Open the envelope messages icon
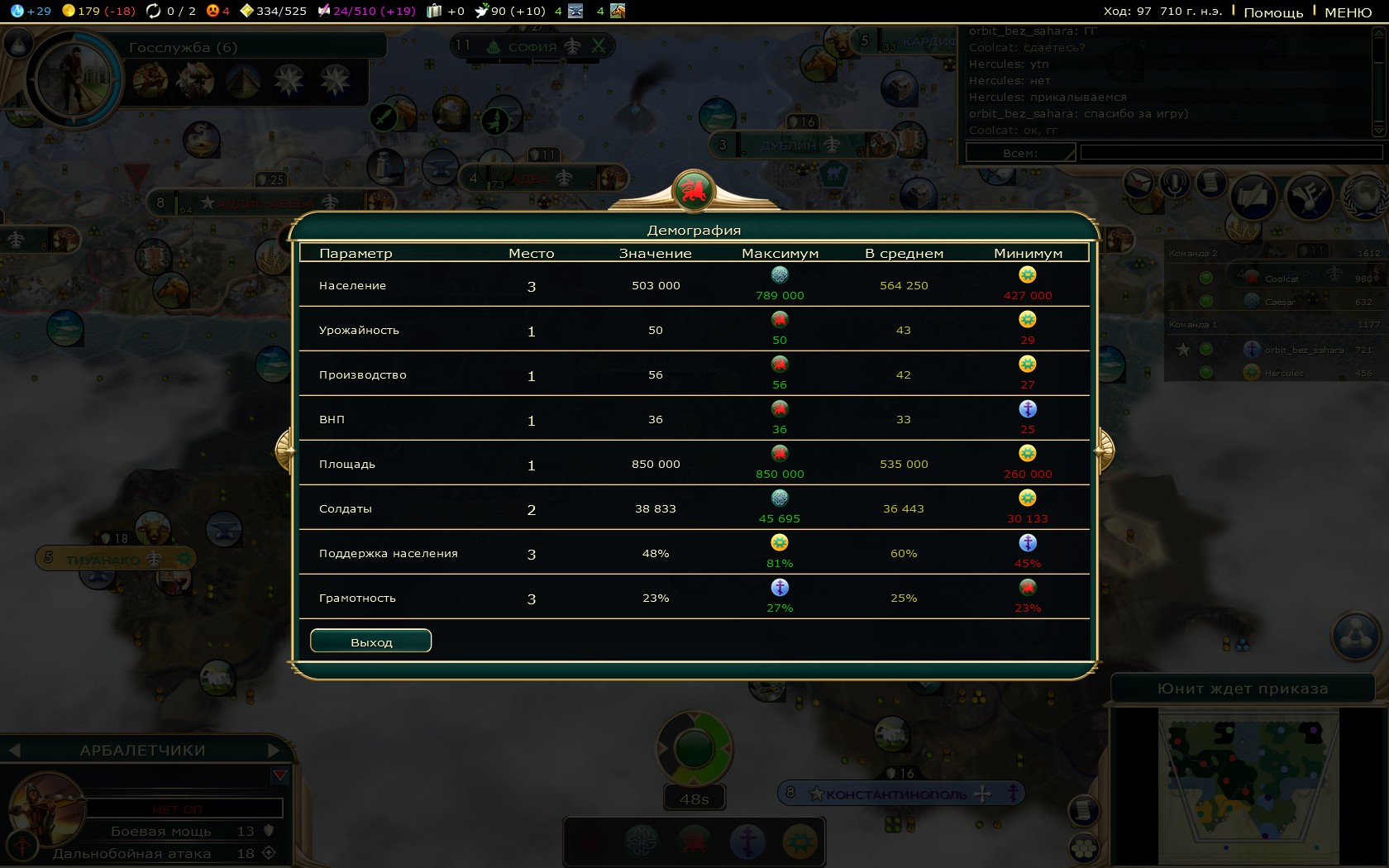Image resolution: width=1389 pixels, height=868 pixels. (1139, 182)
